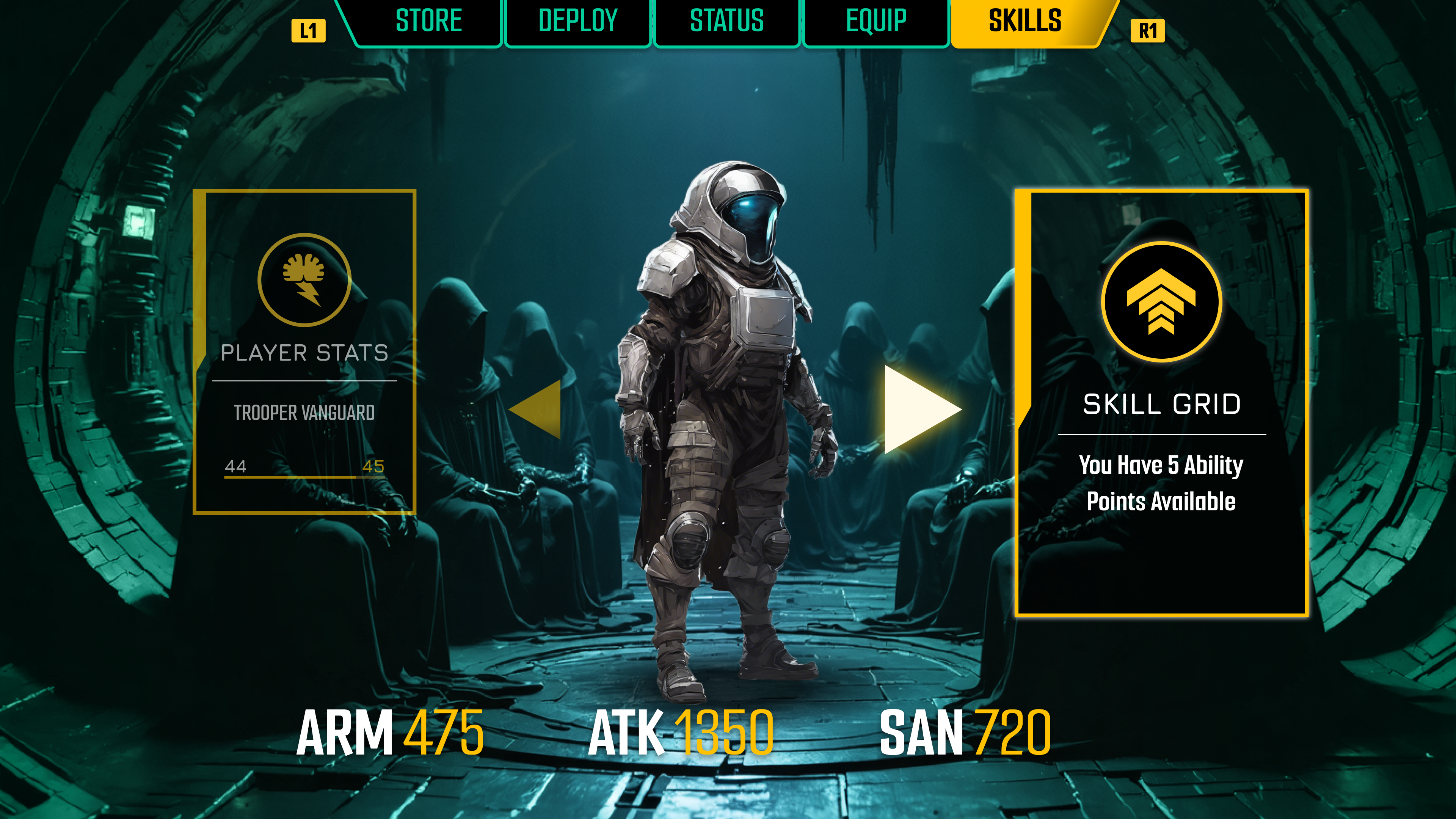This screenshot has width=1456, height=819.
Task: Select the DEPLOY menu item
Action: [577, 22]
